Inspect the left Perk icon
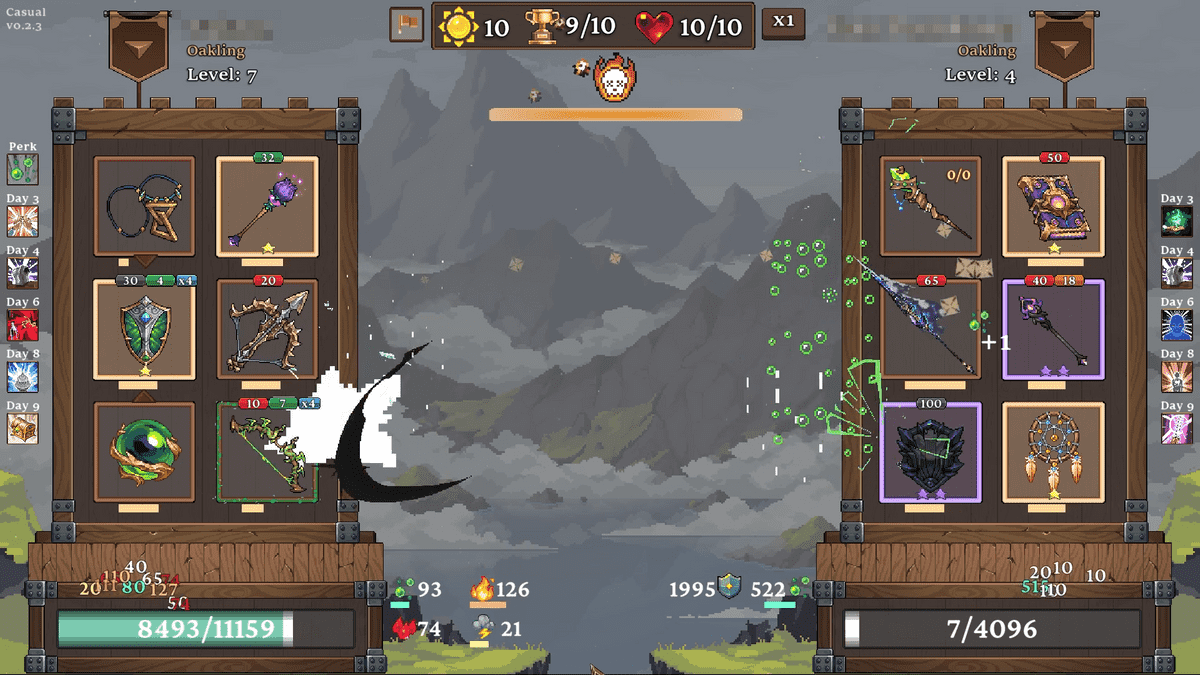This screenshot has height=675, width=1200. point(22,169)
